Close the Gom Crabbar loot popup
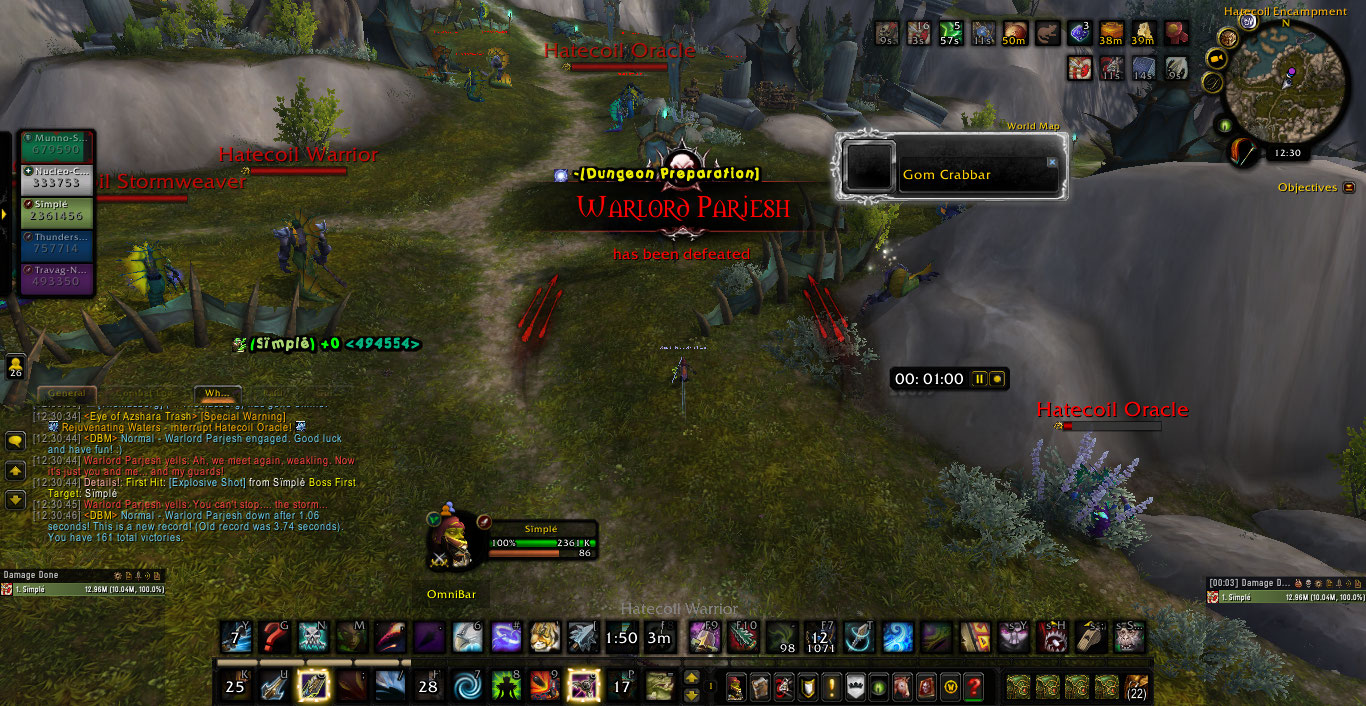 [x=1052, y=162]
